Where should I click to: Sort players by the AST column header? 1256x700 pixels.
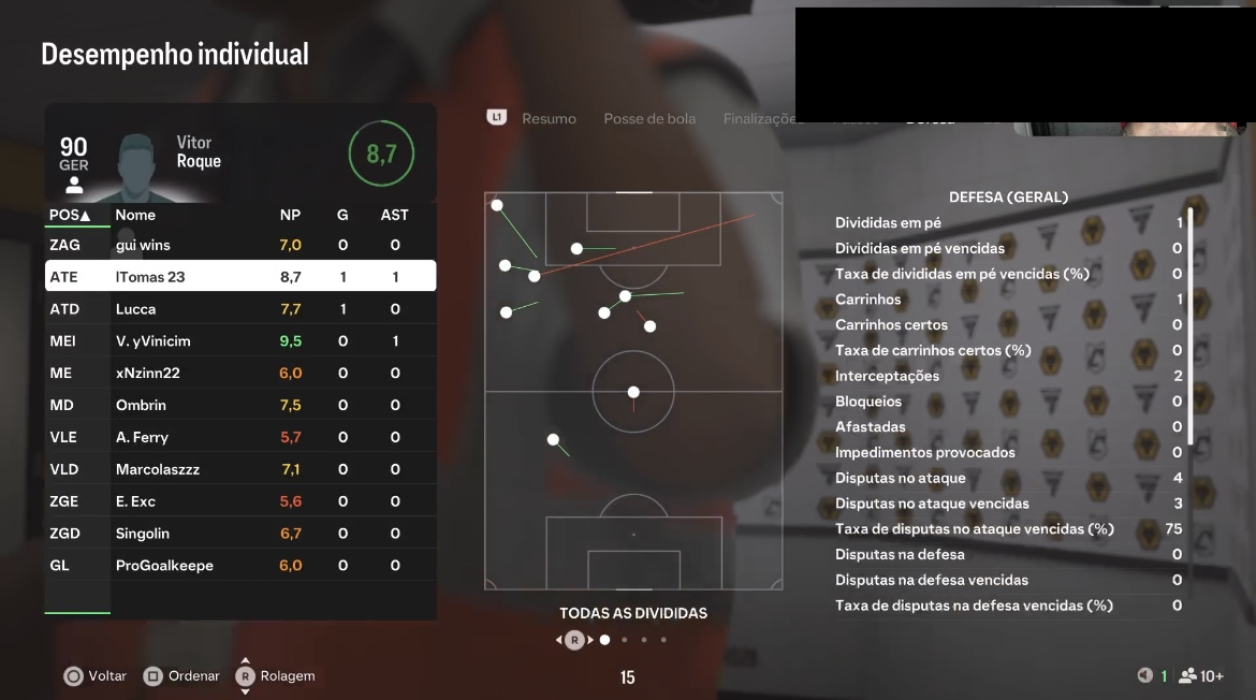394,215
